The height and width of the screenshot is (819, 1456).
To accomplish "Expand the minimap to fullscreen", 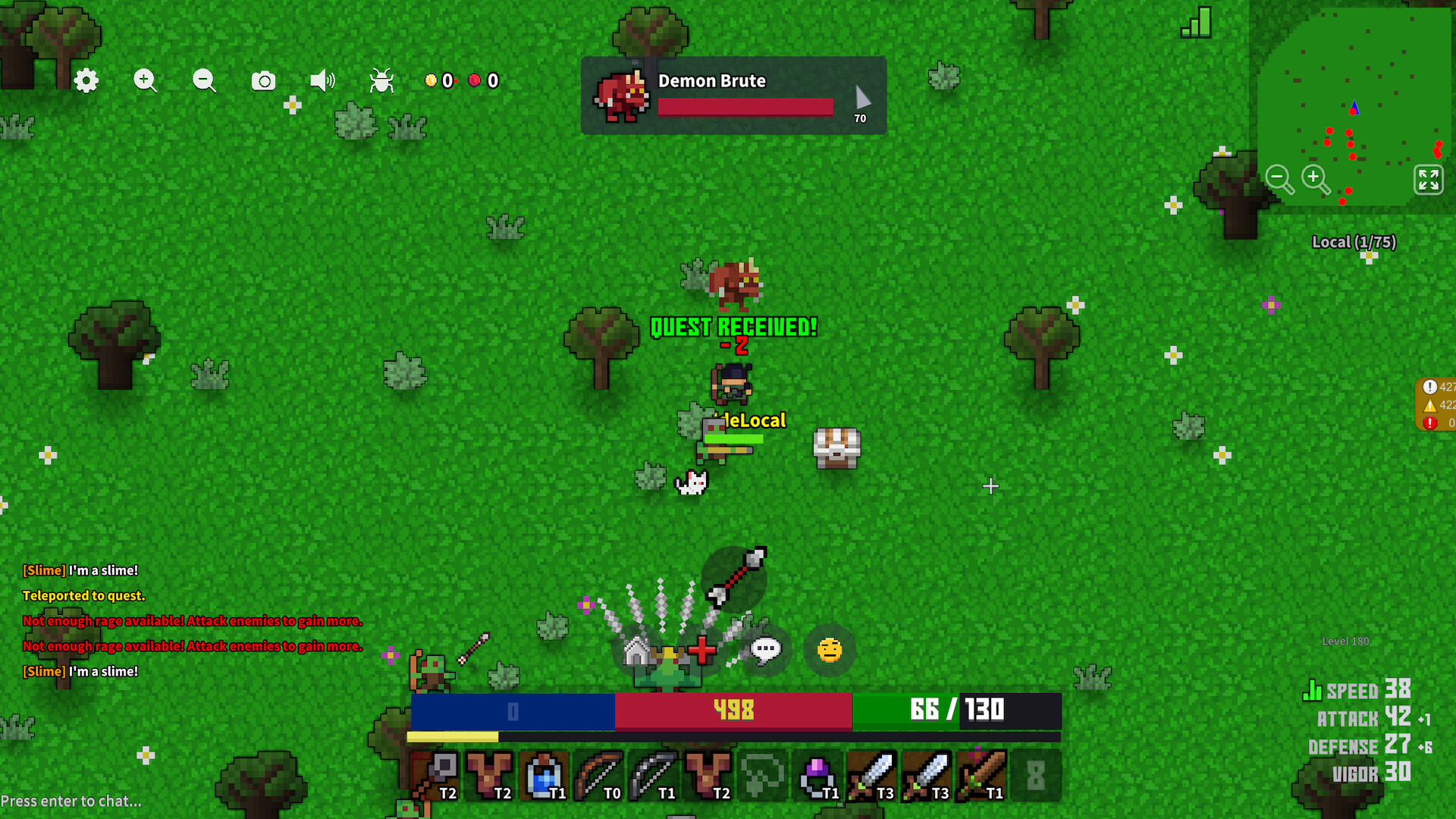I will coord(1429,180).
